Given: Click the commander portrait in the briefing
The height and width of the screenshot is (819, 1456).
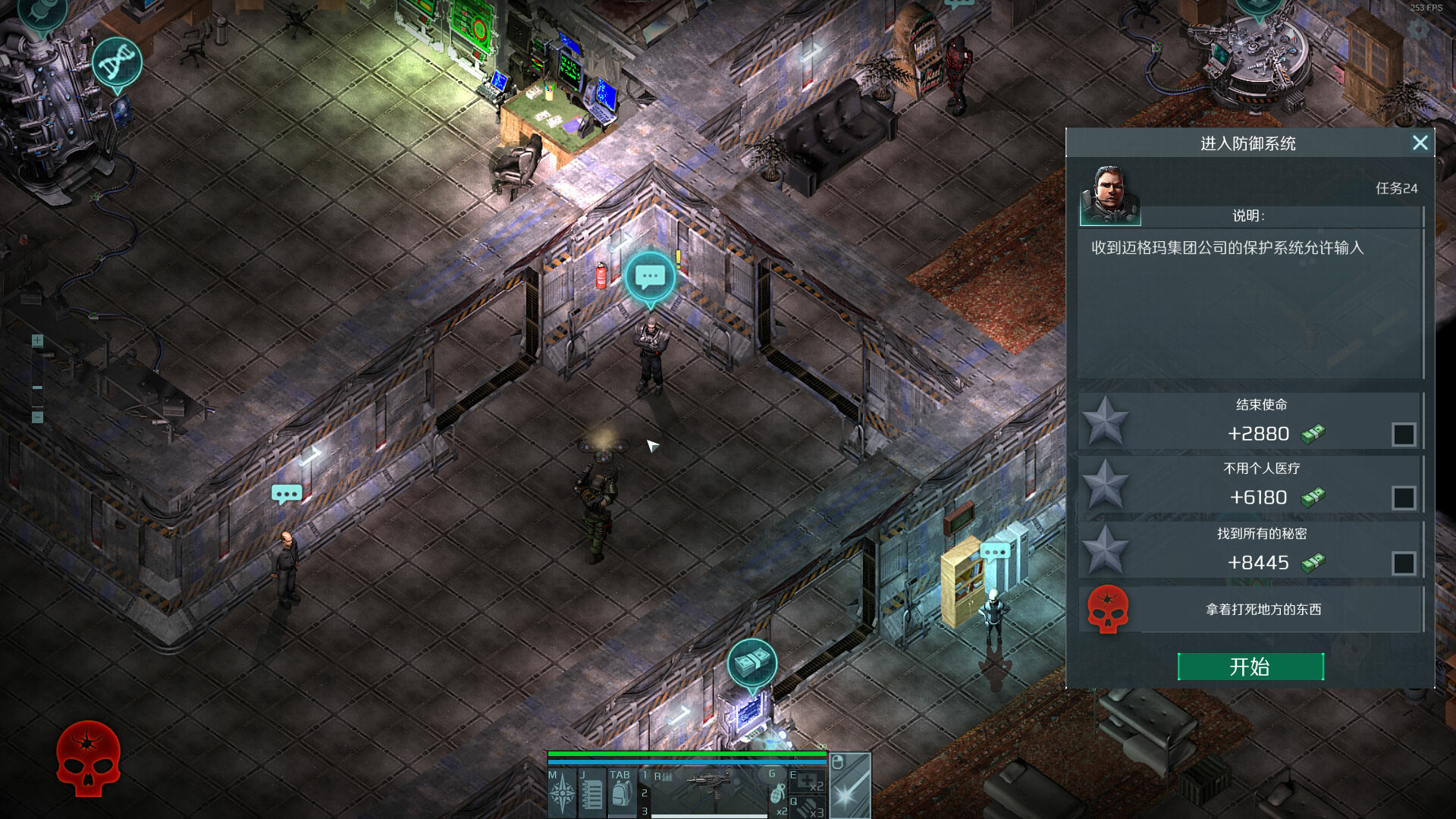Looking at the screenshot, I should [x=1109, y=196].
